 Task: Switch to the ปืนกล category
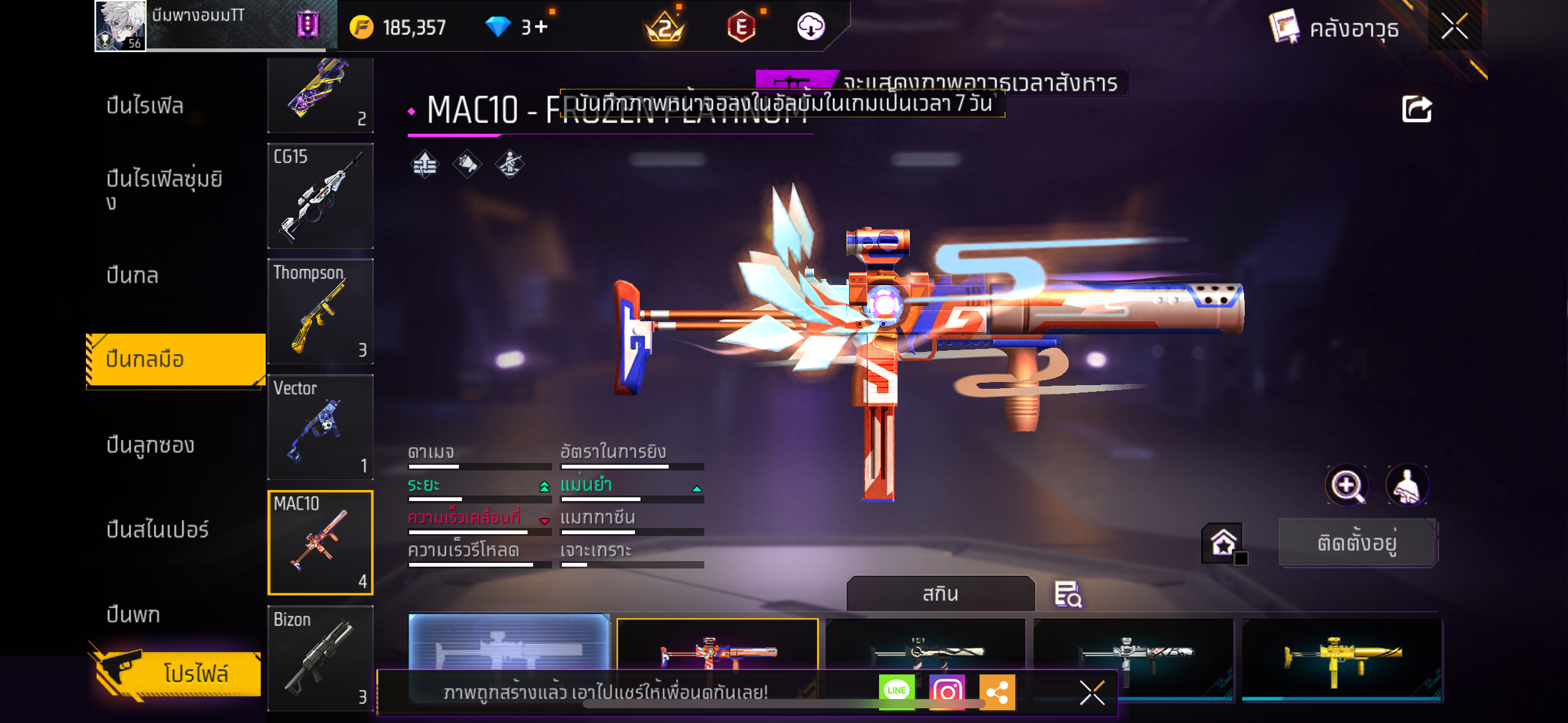tap(133, 275)
